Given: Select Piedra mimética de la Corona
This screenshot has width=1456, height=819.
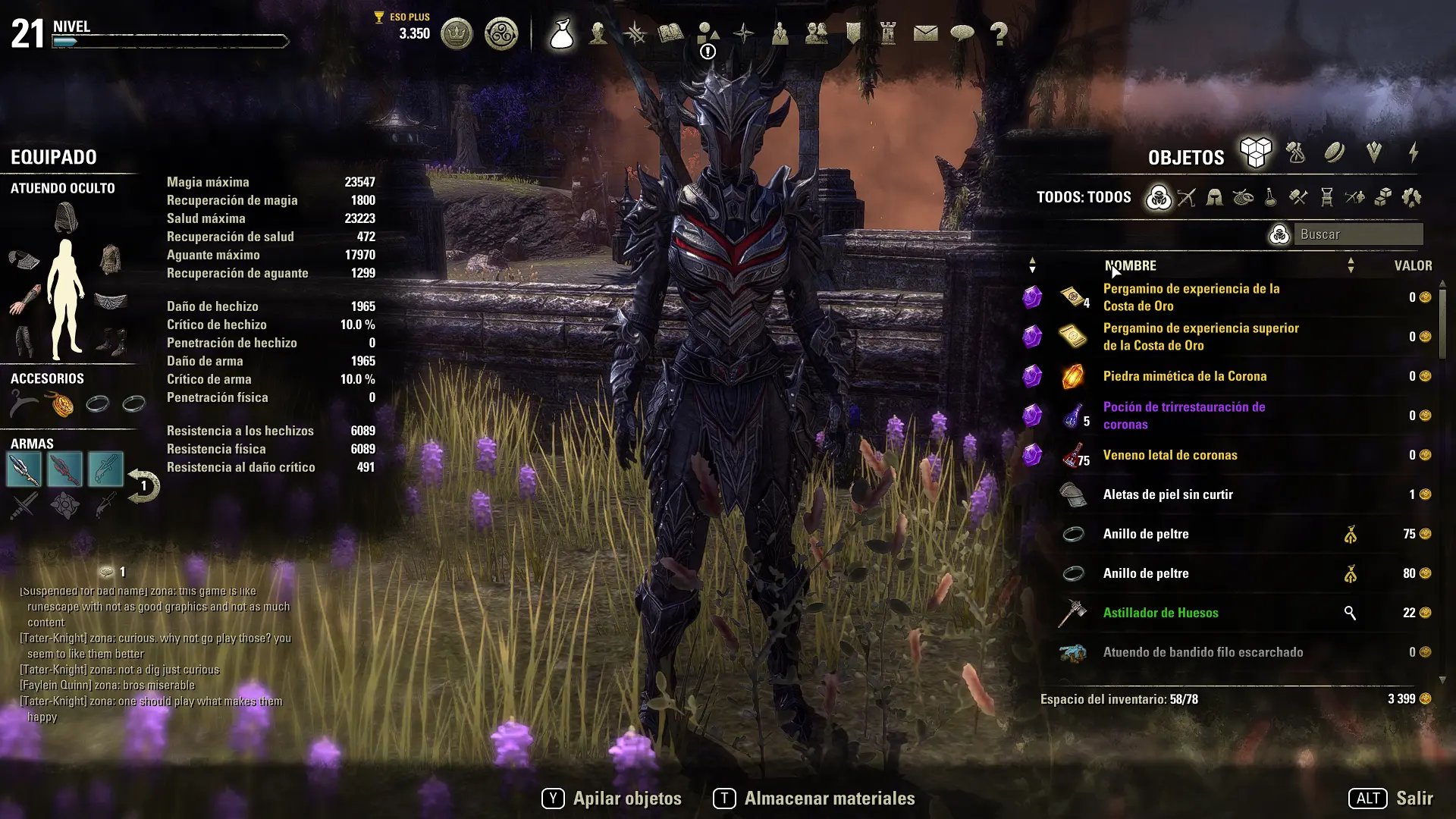Looking at the screenshot, I should click(x=1185, y=376).
